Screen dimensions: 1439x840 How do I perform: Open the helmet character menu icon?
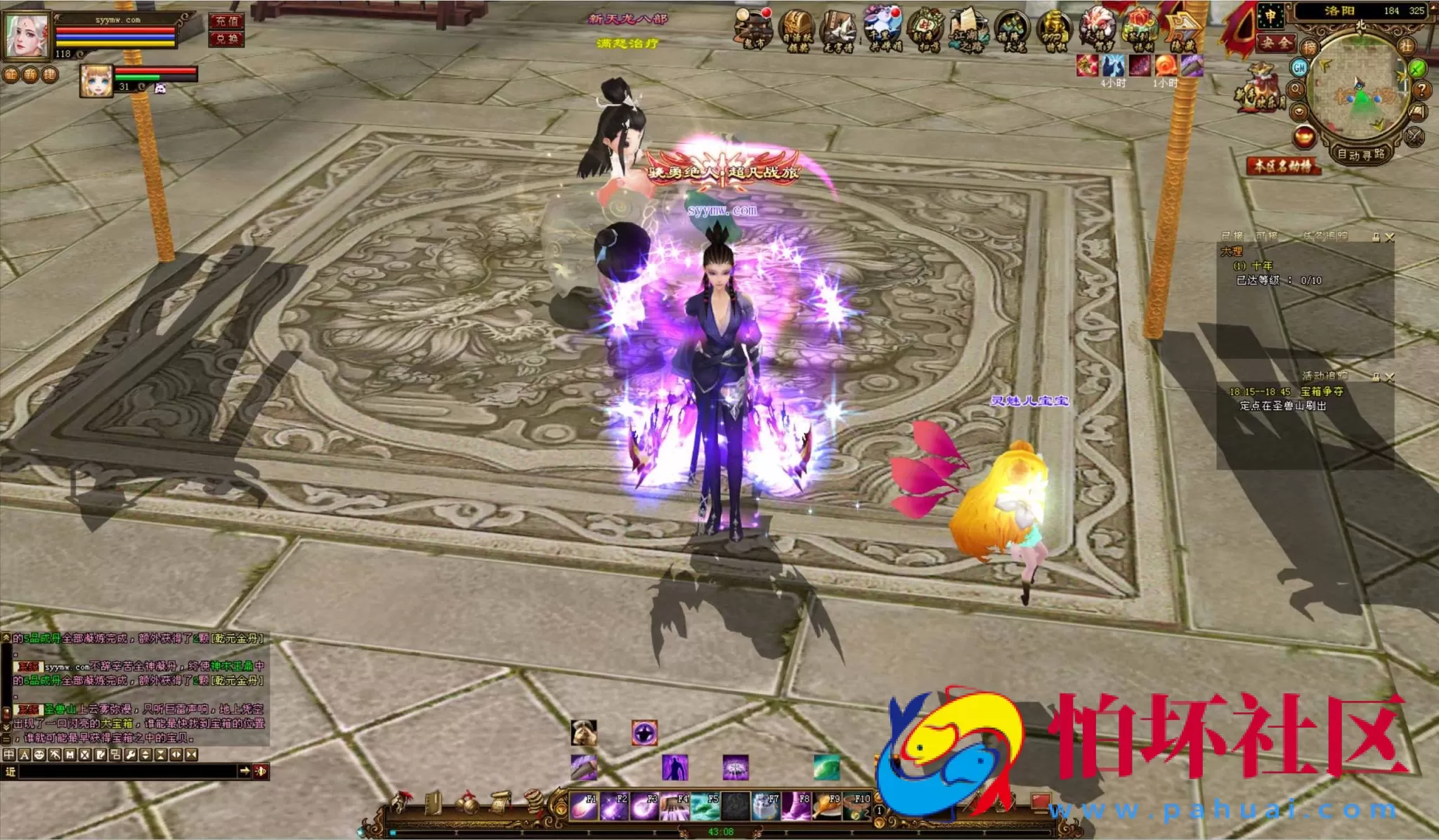coord(403,802)
